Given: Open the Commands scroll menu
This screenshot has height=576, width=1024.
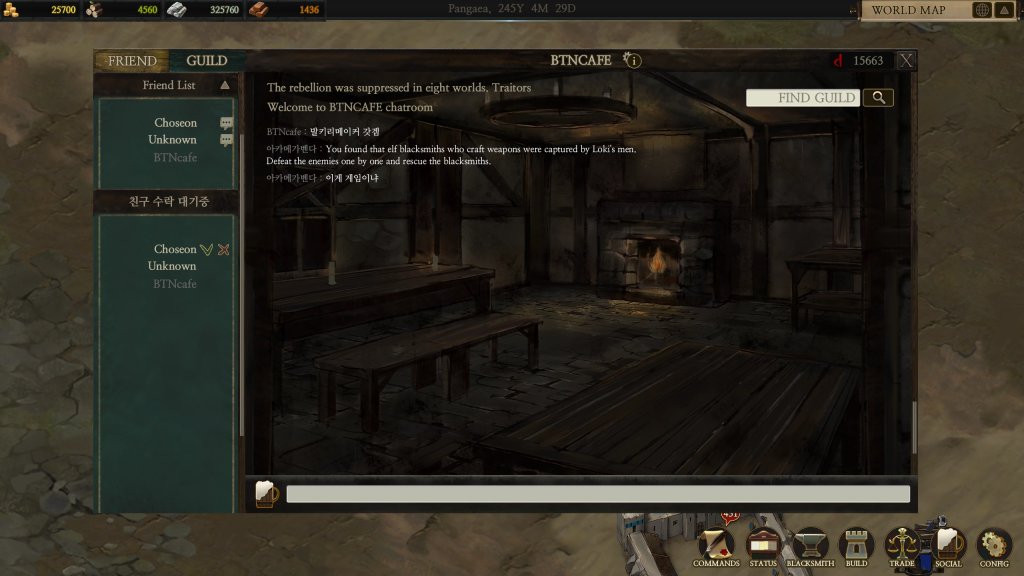Looking at the screenshot, I should (716, 546).
